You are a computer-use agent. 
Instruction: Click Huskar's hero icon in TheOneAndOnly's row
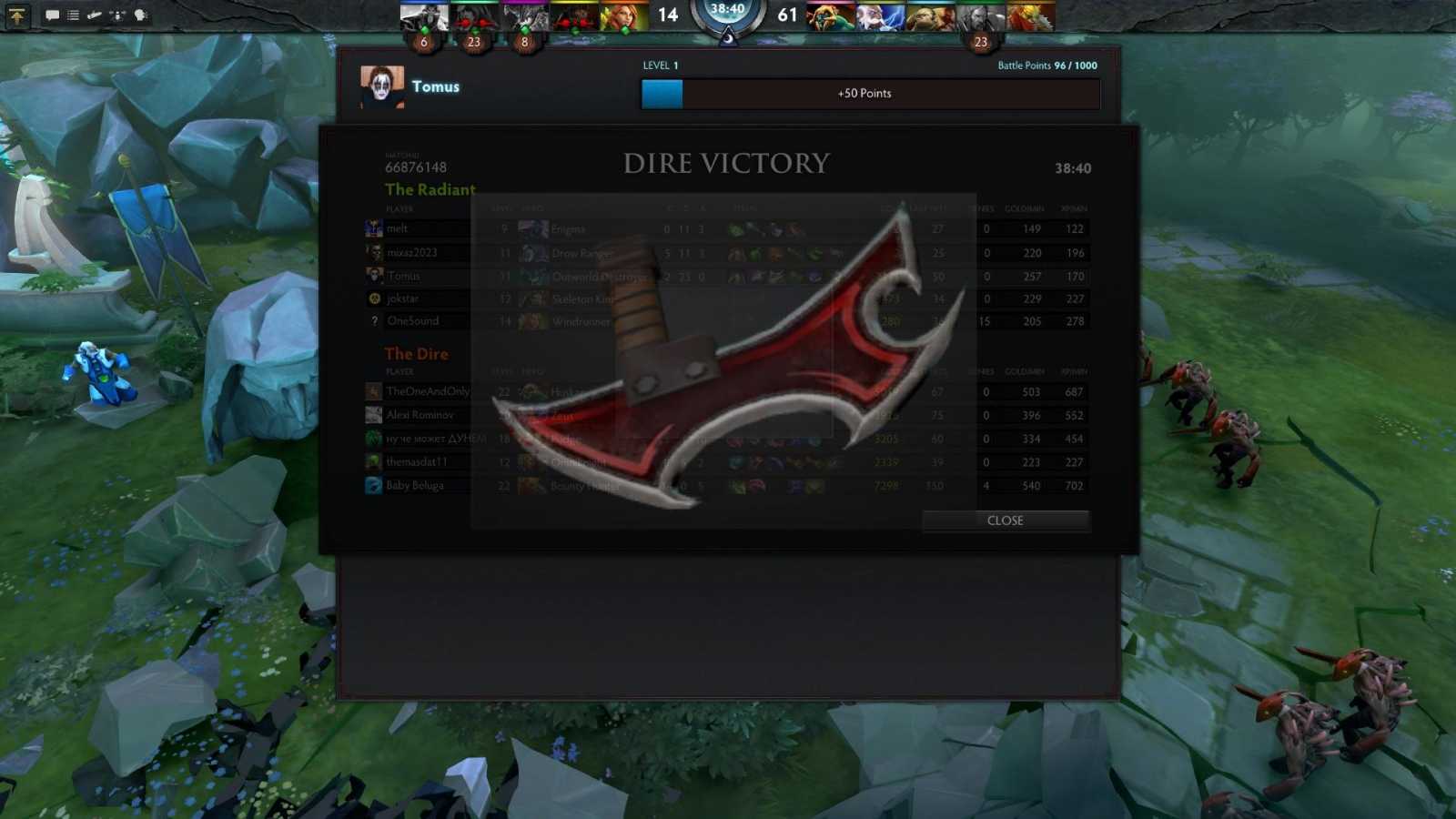pyautogui.click(x=532, y=391)
